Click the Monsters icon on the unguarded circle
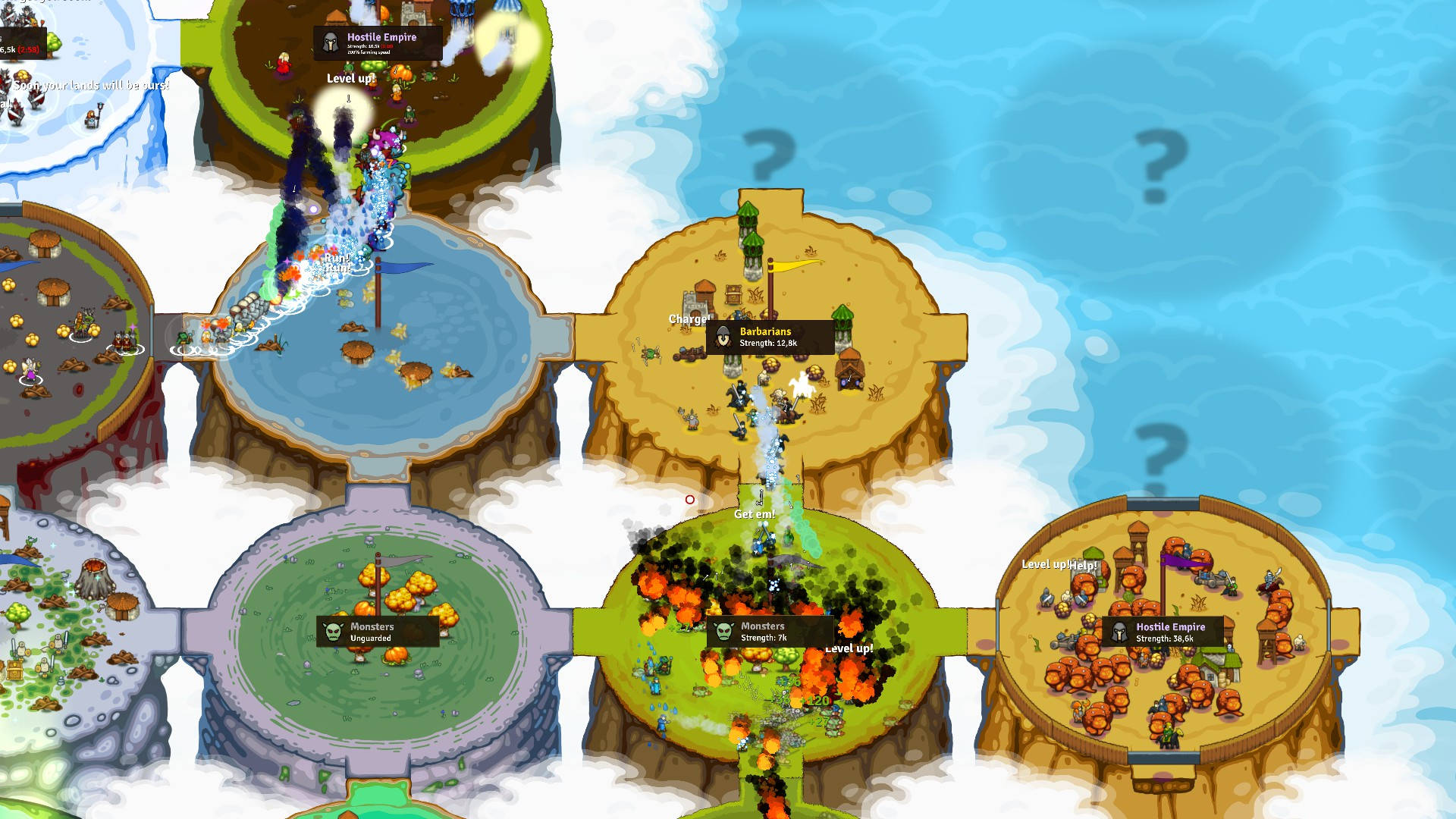This screenshot has width=1456, height=819. [331, 631]
